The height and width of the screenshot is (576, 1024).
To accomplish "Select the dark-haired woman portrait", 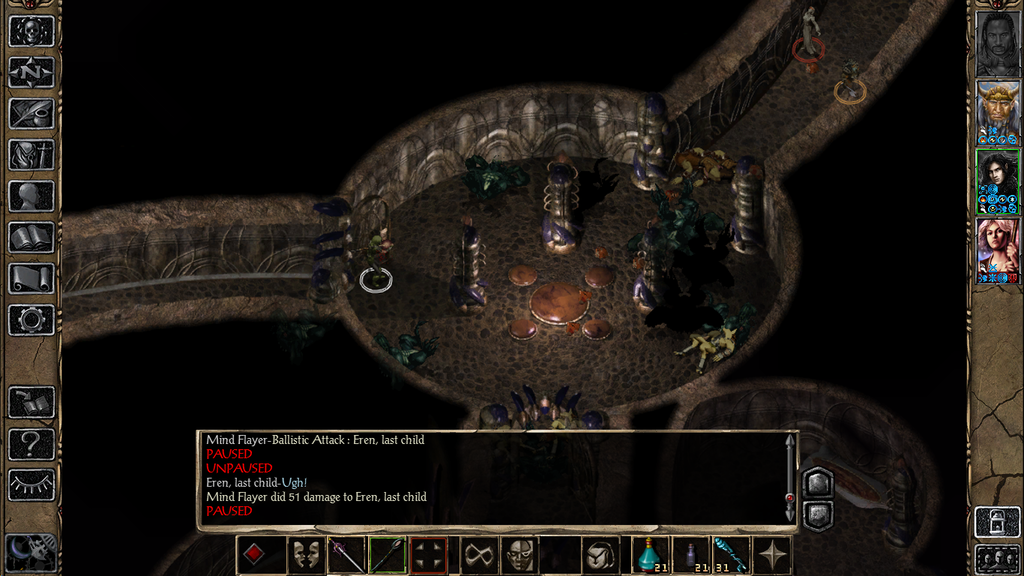I will (x=997, y=181).
